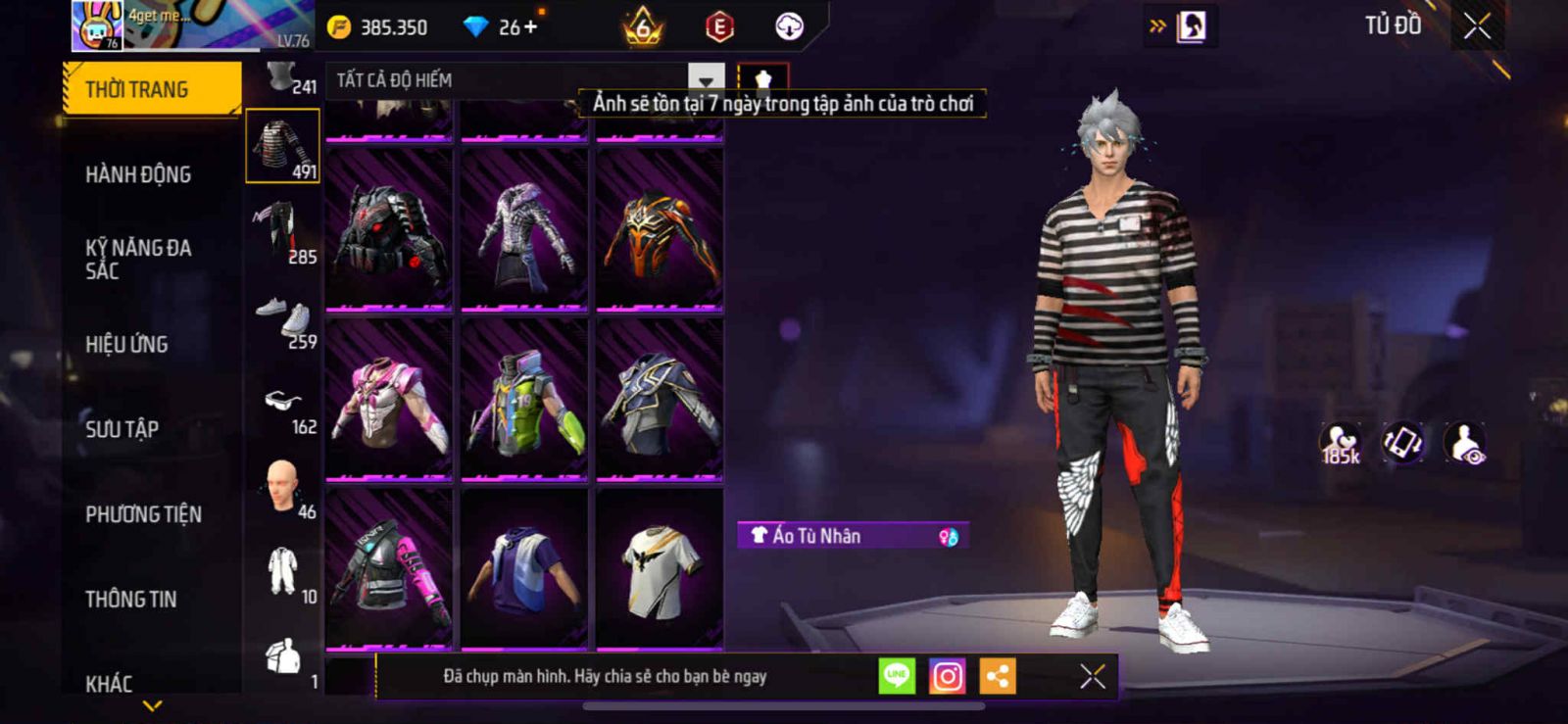
Task: Close the TỦ ĐỒ wardrobe screen
Action: (x=1477, y=26)
